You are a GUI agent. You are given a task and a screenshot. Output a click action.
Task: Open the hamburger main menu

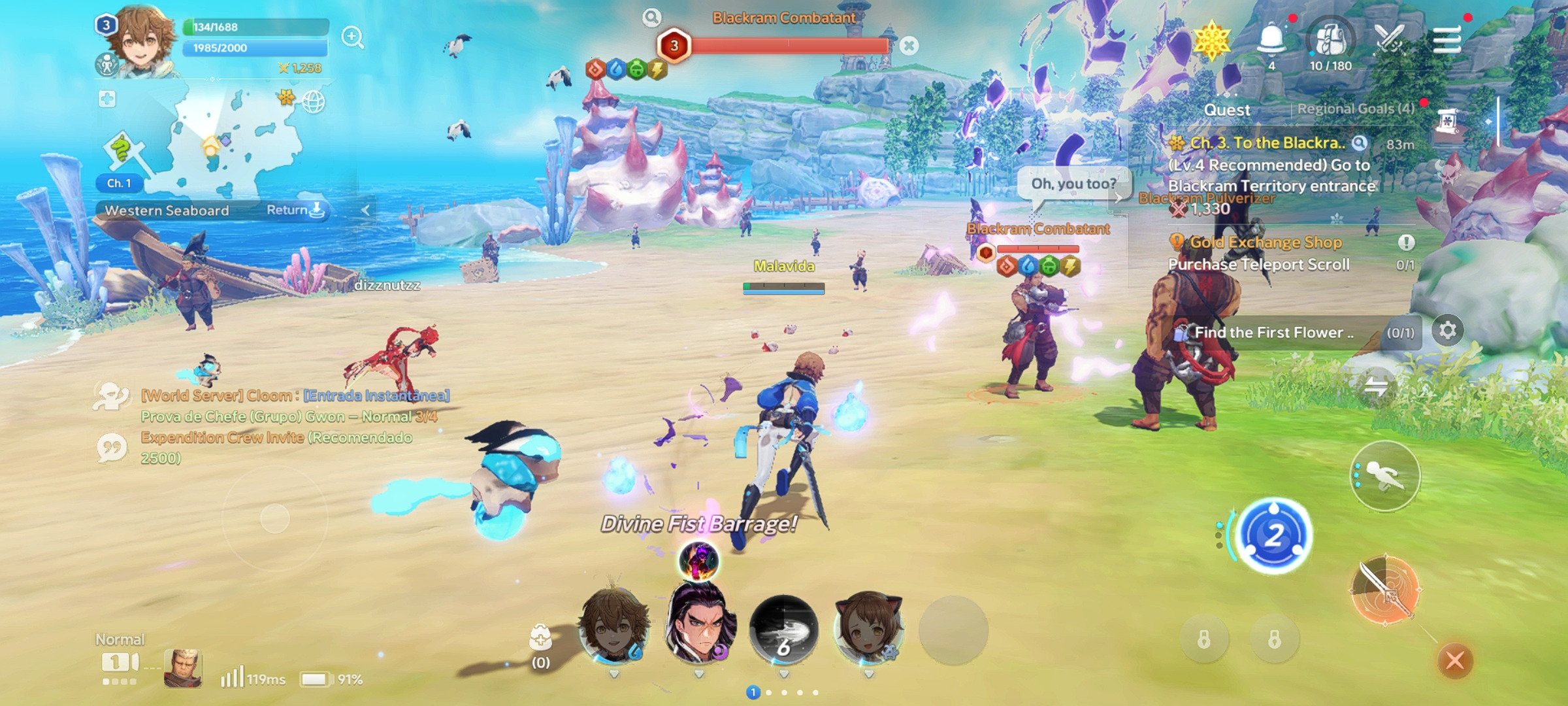(1446, 41)
